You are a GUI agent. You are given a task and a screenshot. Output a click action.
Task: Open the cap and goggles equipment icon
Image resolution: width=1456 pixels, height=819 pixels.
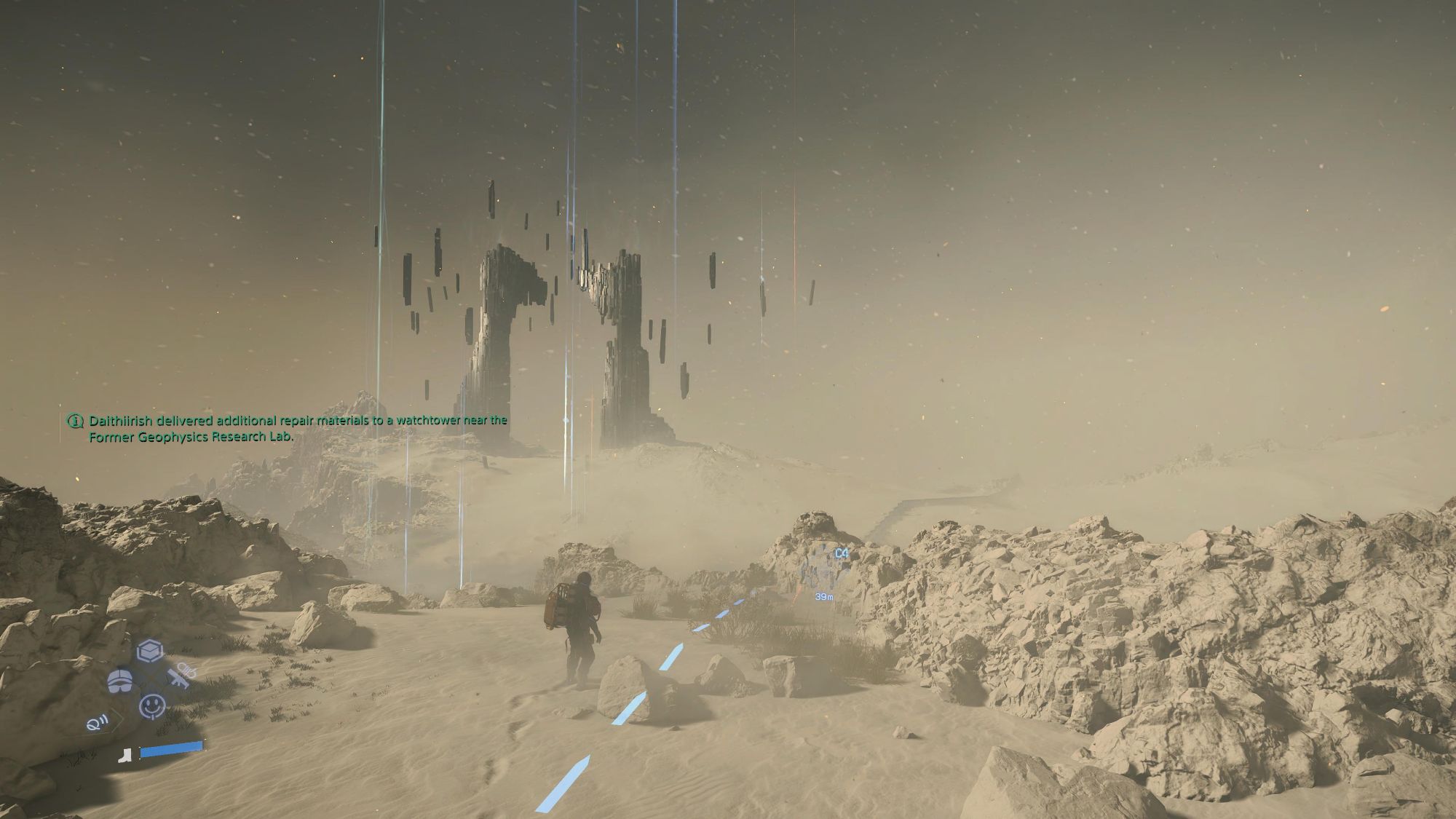pos(119,682)
